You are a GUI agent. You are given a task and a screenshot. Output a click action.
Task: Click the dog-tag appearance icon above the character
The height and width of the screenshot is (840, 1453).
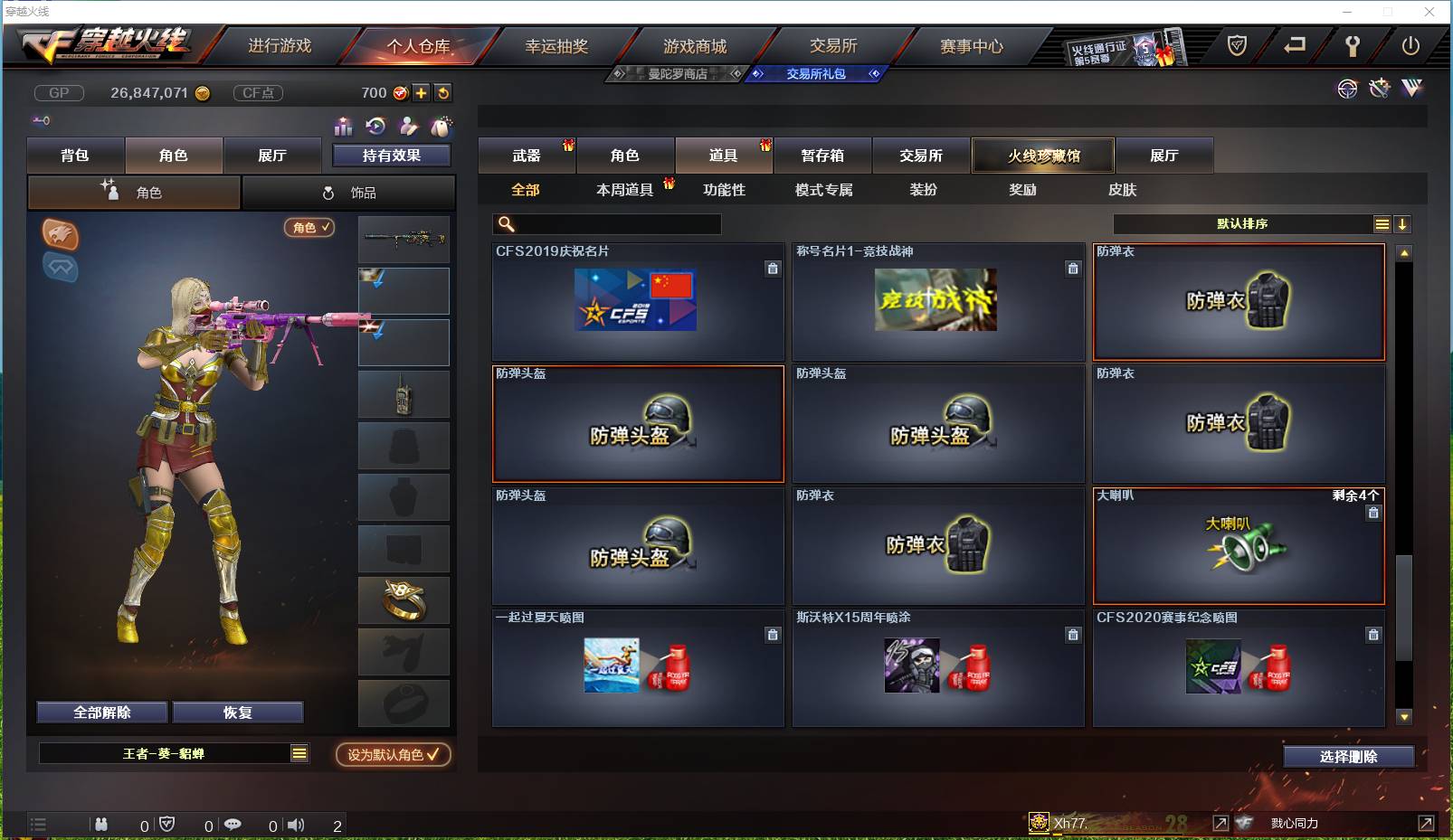click(x=442, y=127)
